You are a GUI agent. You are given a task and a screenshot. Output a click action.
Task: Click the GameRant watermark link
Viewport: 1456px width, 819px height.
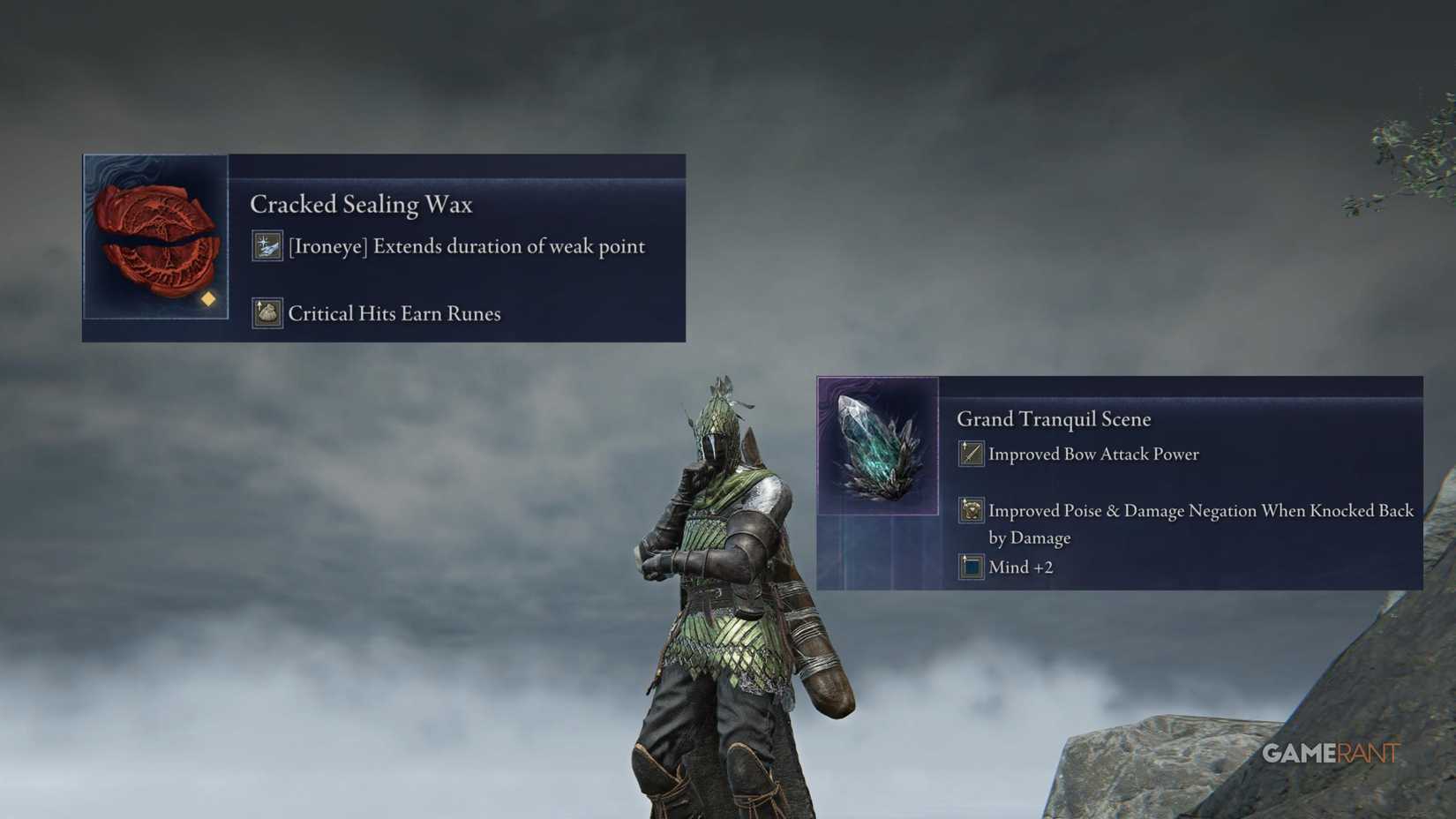(1329, 752)
